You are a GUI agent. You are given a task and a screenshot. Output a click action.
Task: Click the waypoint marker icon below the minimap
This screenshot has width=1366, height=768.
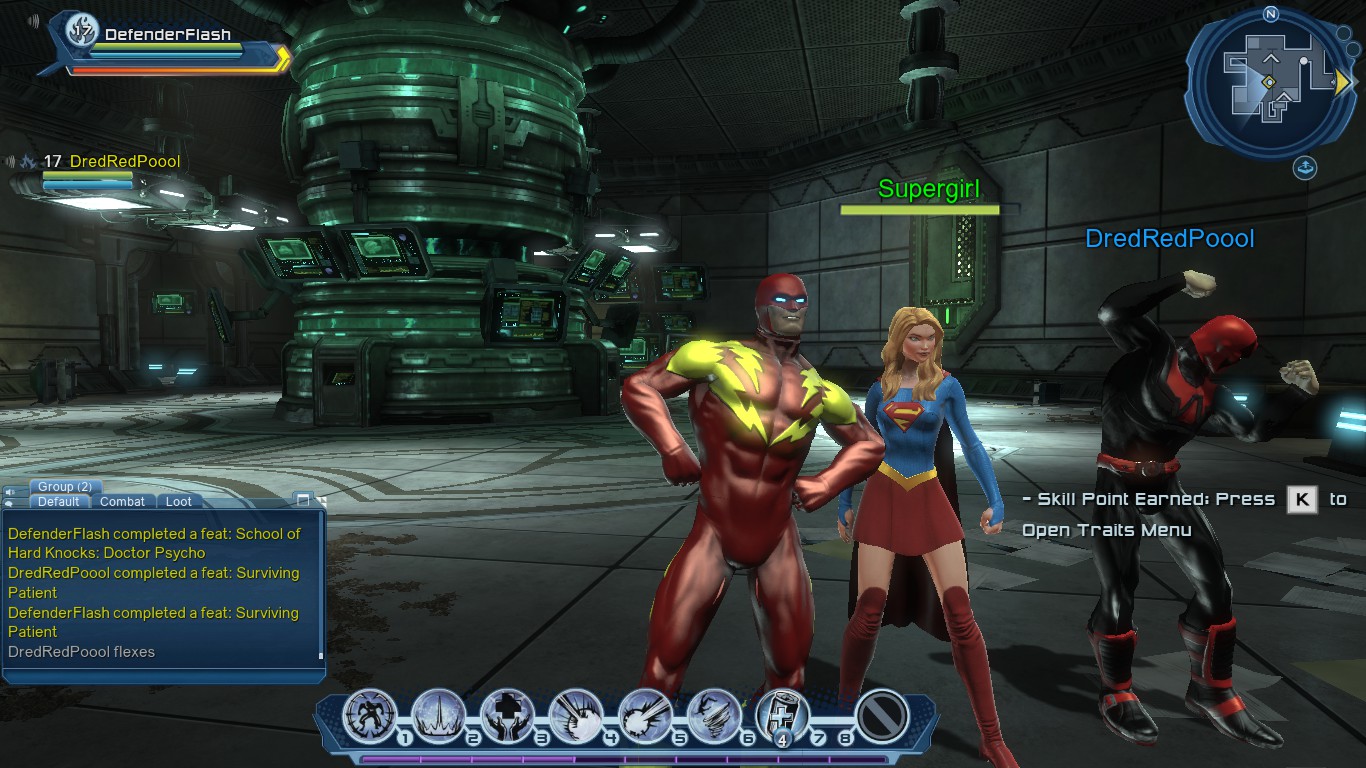click(x=1306, y=167)
